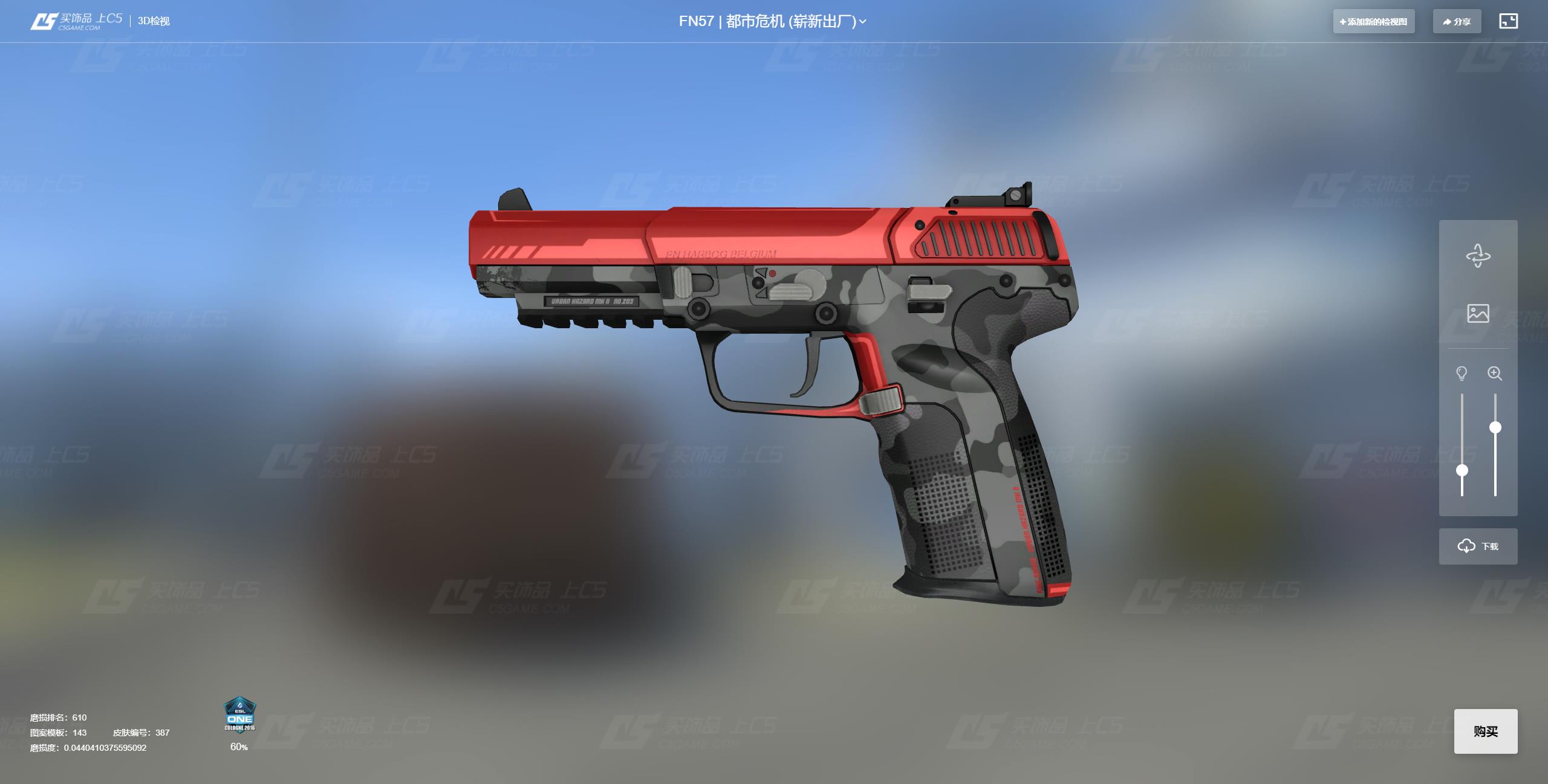The height and width of the screenshot is (784, 1548).
Task: Click the light bulb brightness icon
Action: click(x=1462, y=373)
